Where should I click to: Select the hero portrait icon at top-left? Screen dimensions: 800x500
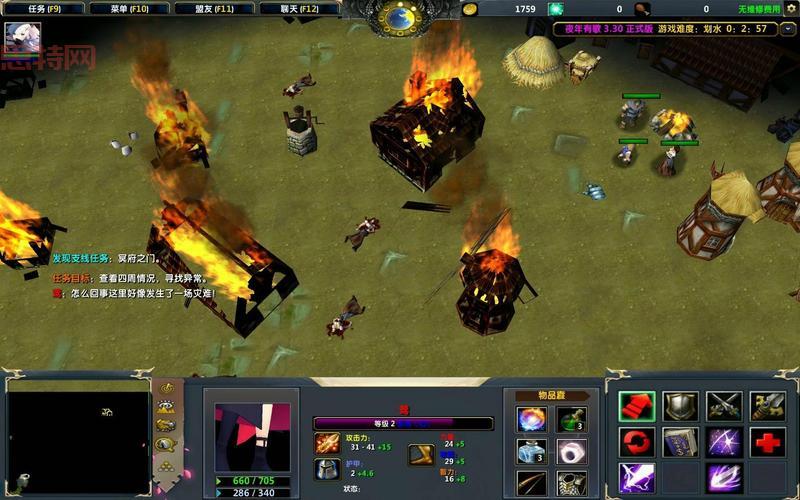point(22,39)
